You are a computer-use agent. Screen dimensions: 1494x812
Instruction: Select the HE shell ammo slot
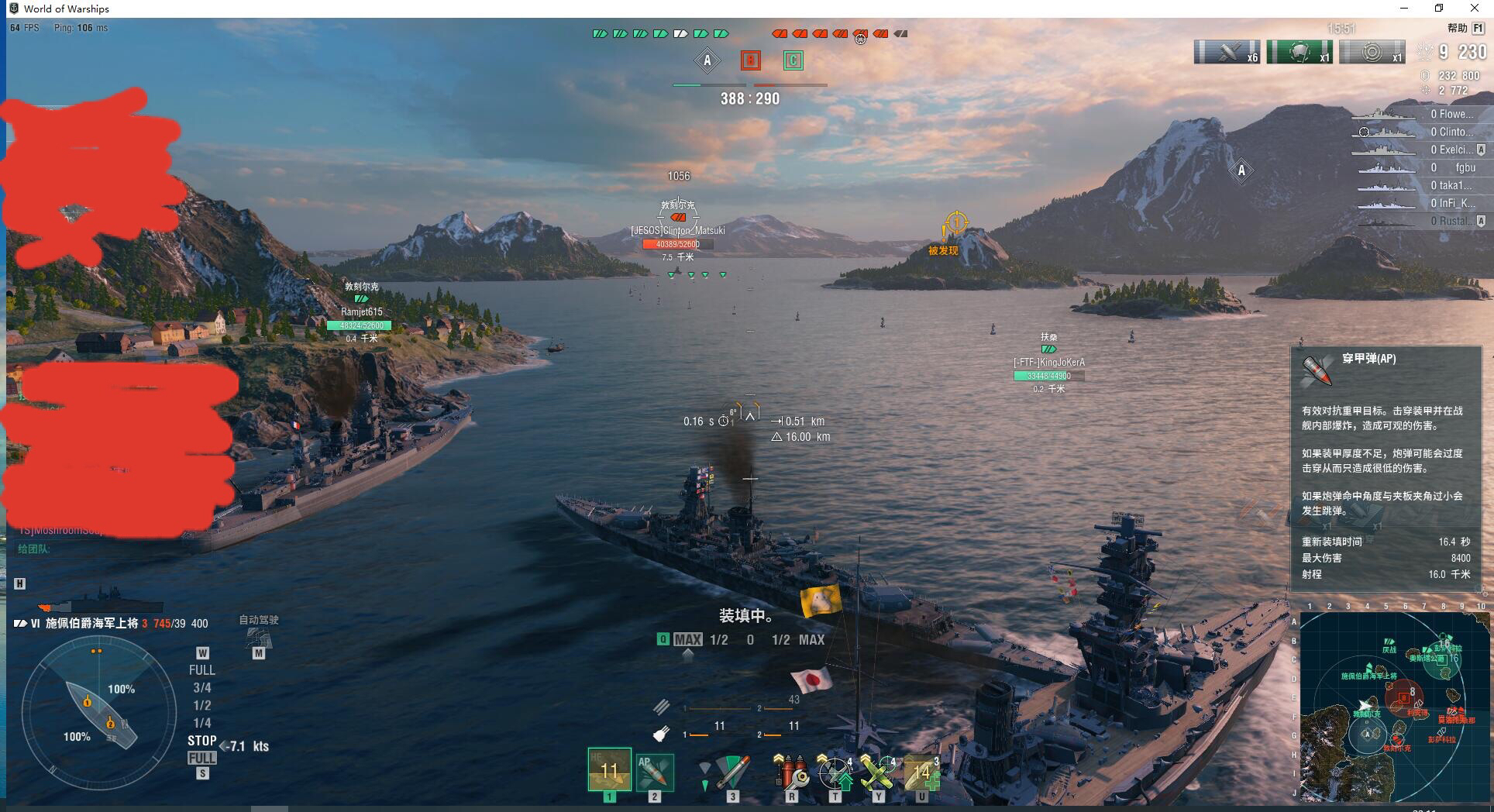pyautogui.click(x=609, y=769)
